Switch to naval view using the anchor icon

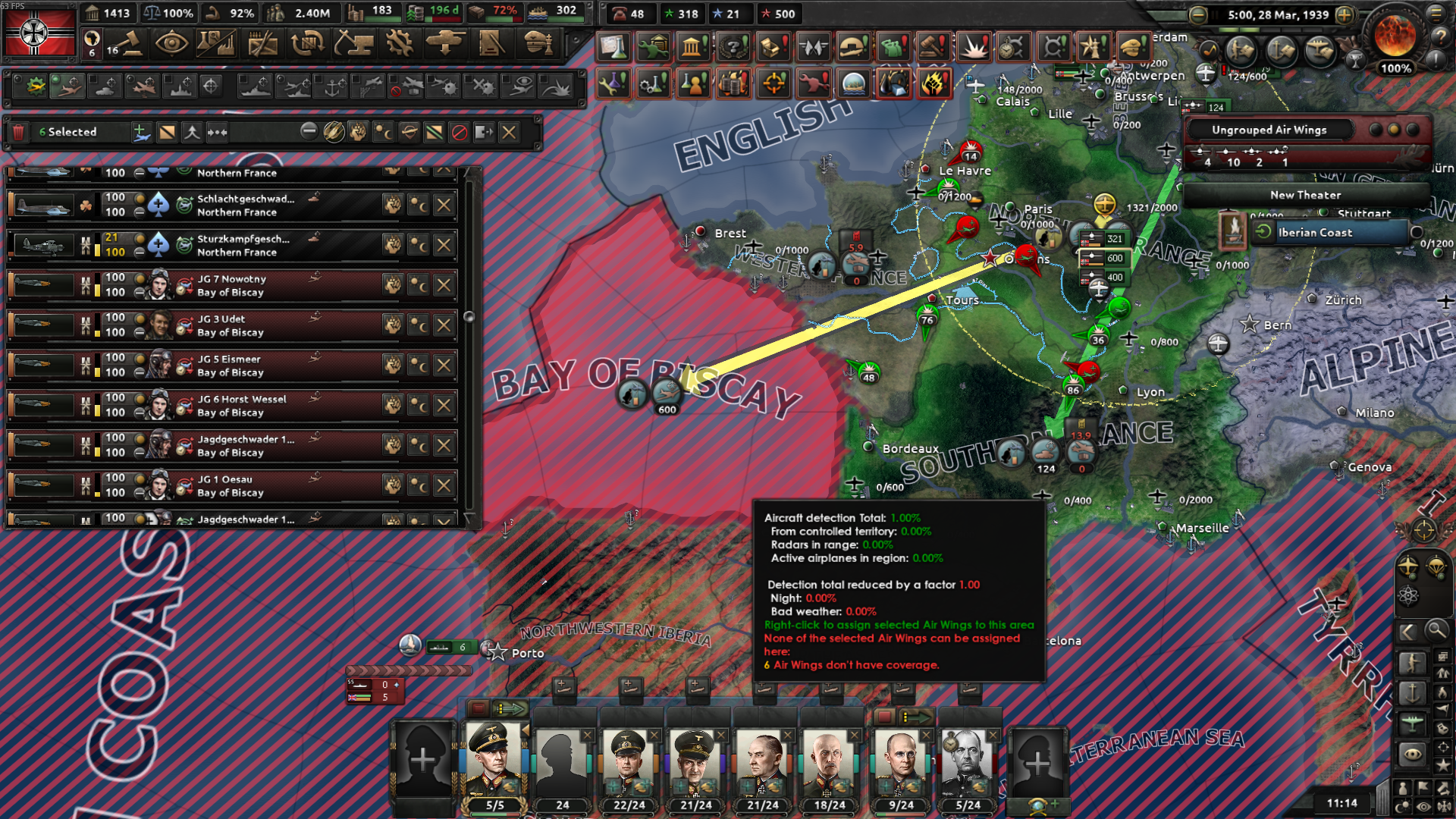click(1412, 692)
